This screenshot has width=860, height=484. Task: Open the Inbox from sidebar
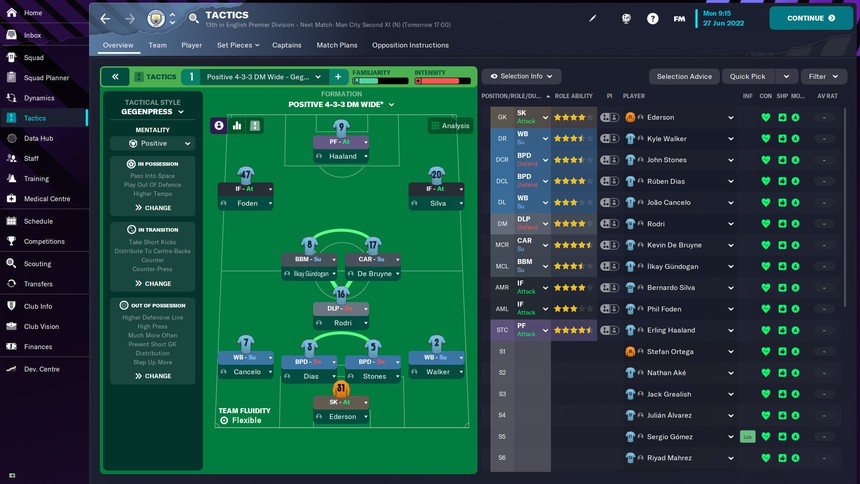(x=32, y=35)
